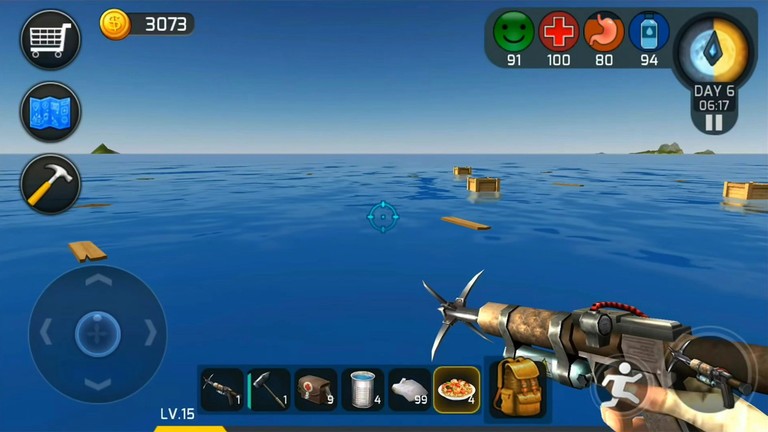Pause the game with the pause button
Viewport: 768px width, 432px height.
714,123
